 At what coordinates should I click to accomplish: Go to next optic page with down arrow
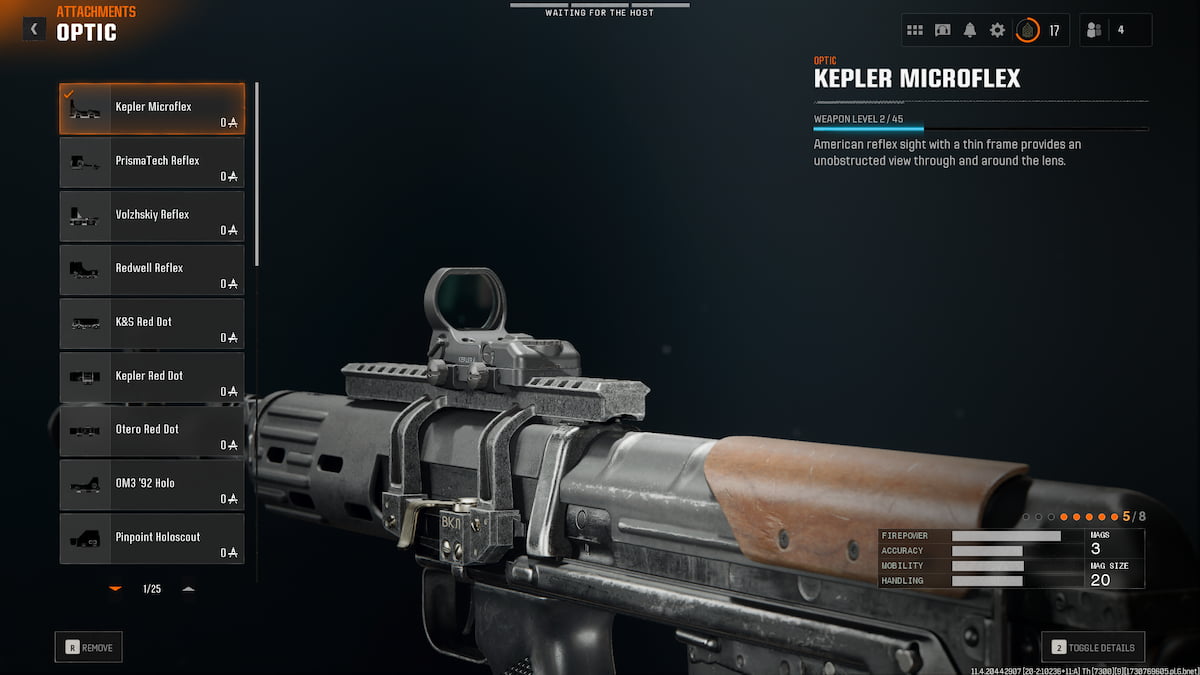(115, 589)
